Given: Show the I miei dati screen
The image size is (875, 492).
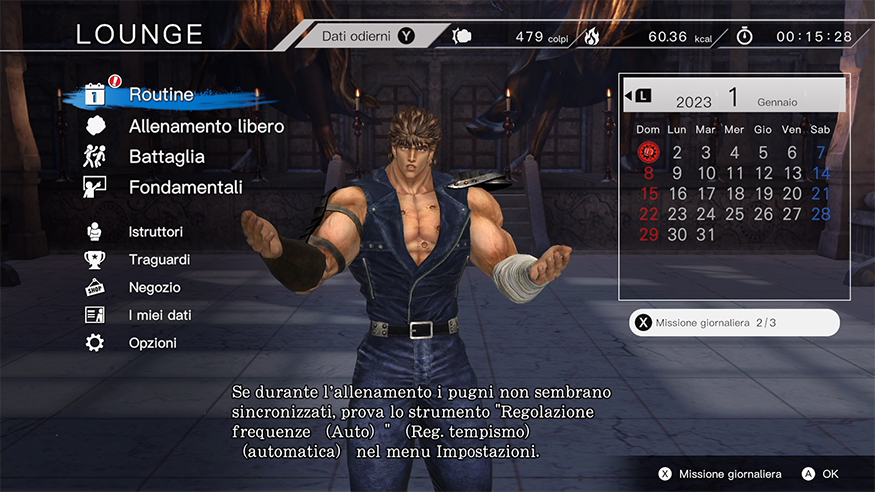Looking at the screenshot, I should [x=160, y=315].
